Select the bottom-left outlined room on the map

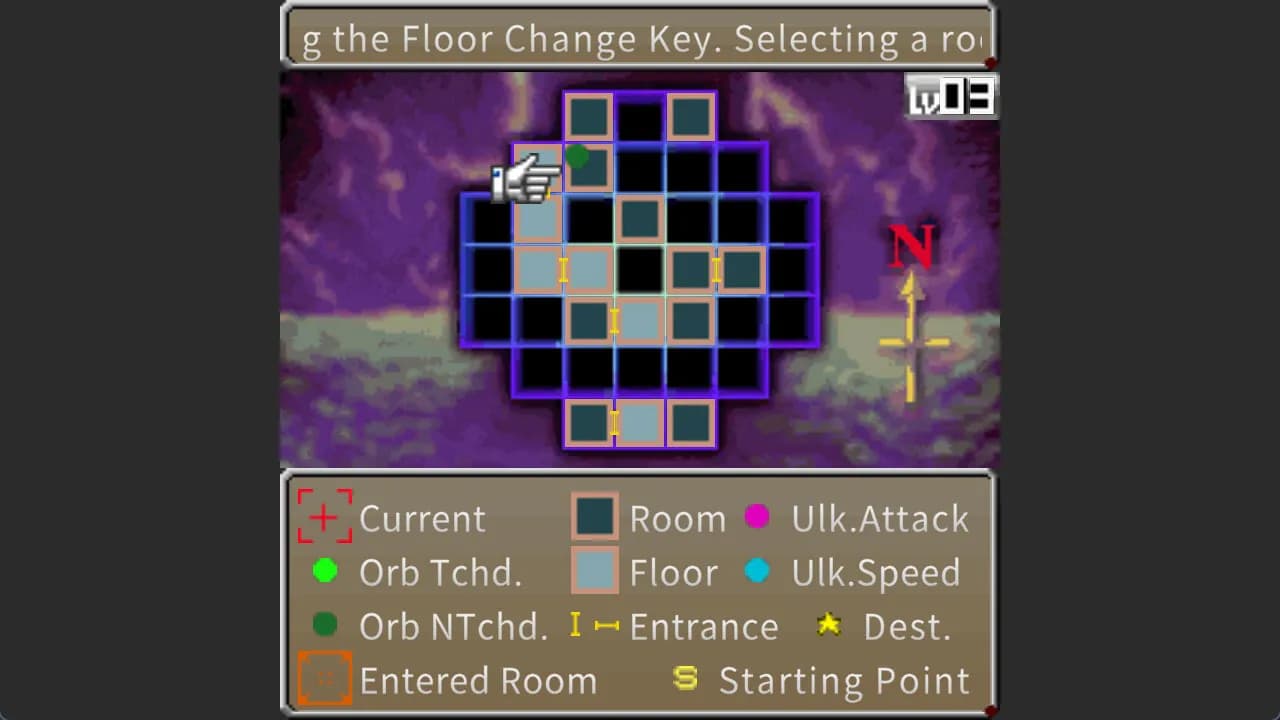tap(588, 422)
